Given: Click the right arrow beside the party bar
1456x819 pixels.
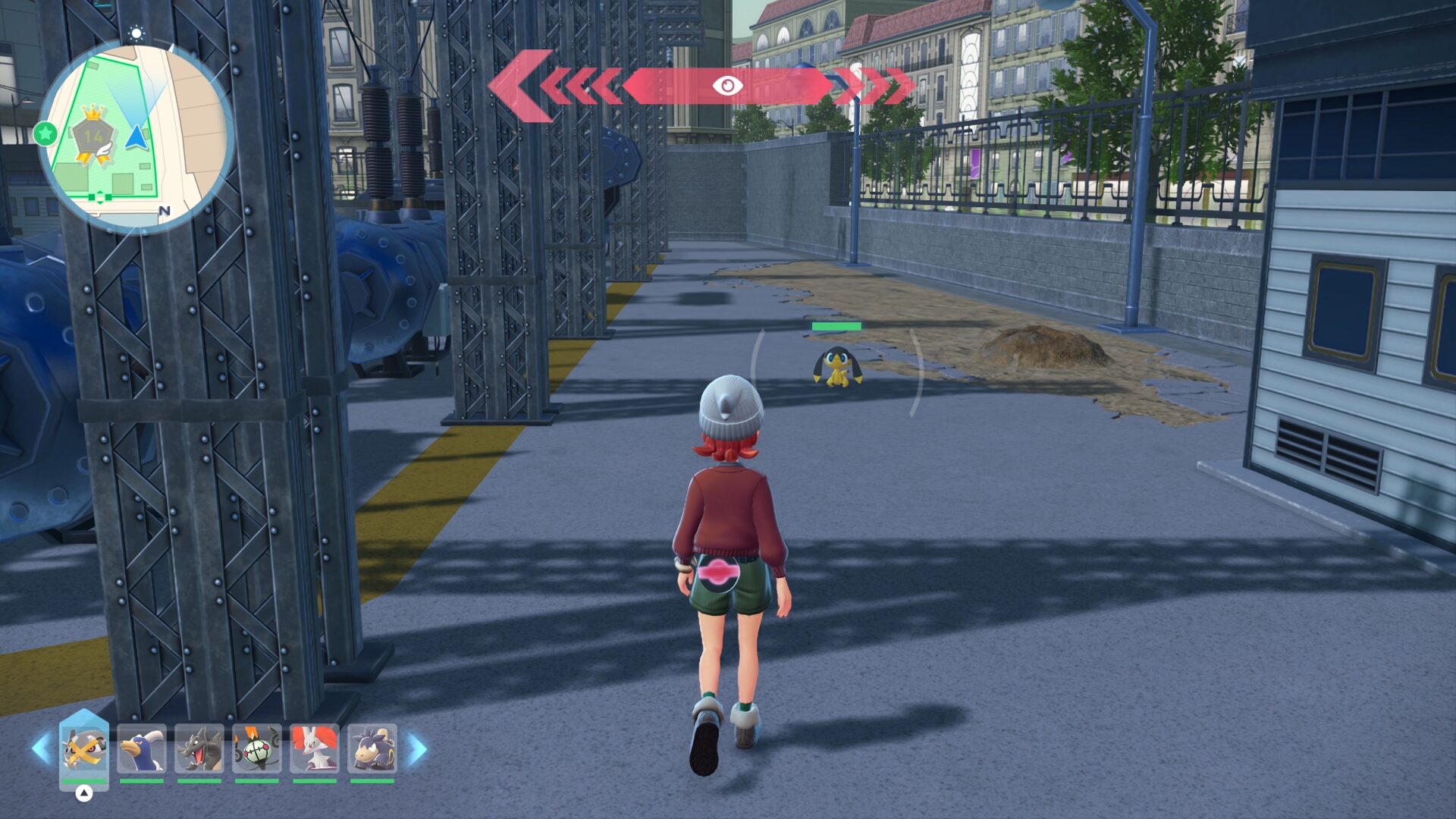Looking at the screenshot, I should pos(417,749).
